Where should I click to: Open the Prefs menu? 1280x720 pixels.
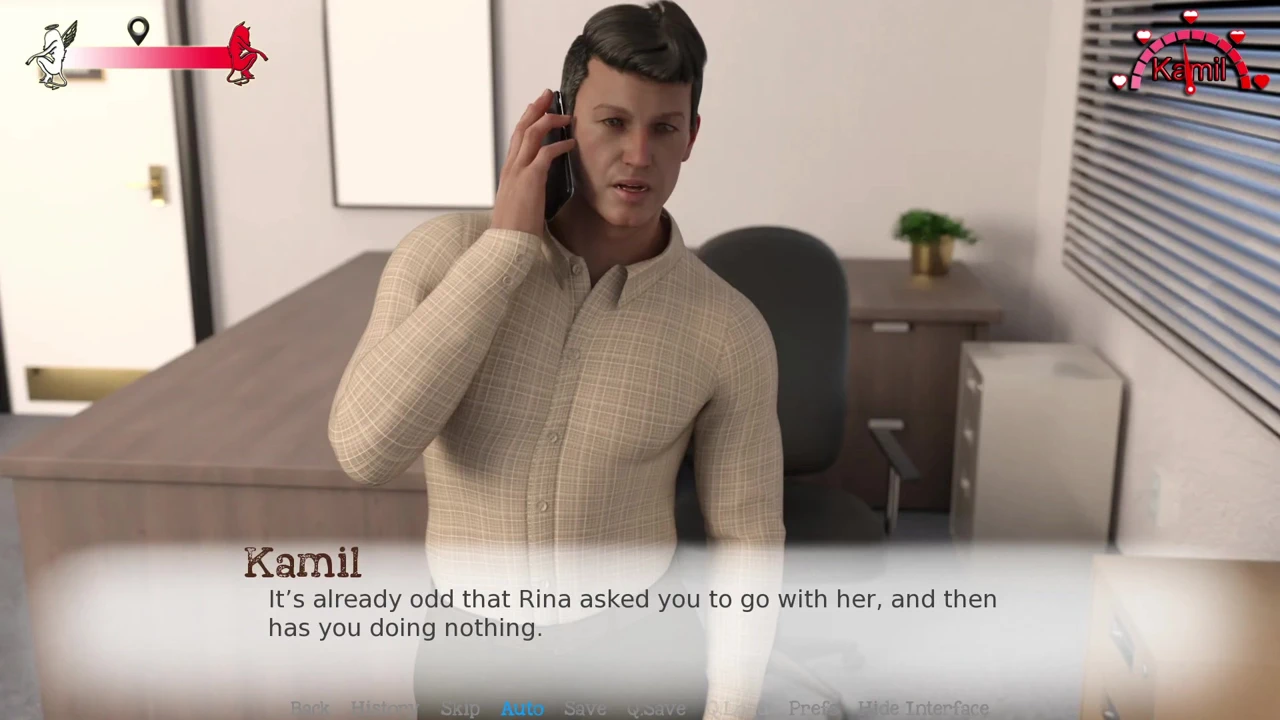[x=812, y=708]
